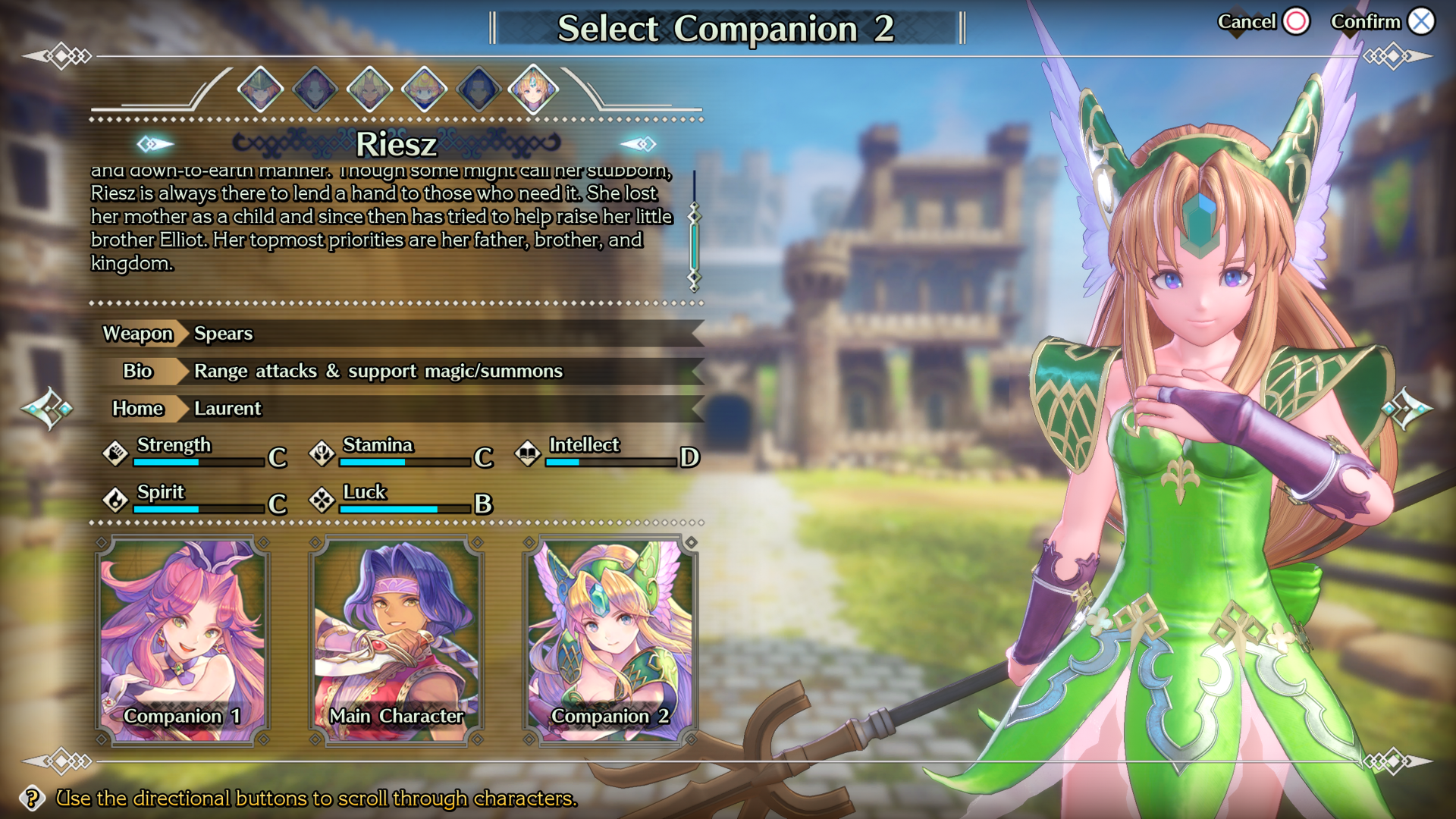The height and width of the screenshot is (819, 1456).
Task: Select Angela's portrait at the top
Action: coord(315,89)
